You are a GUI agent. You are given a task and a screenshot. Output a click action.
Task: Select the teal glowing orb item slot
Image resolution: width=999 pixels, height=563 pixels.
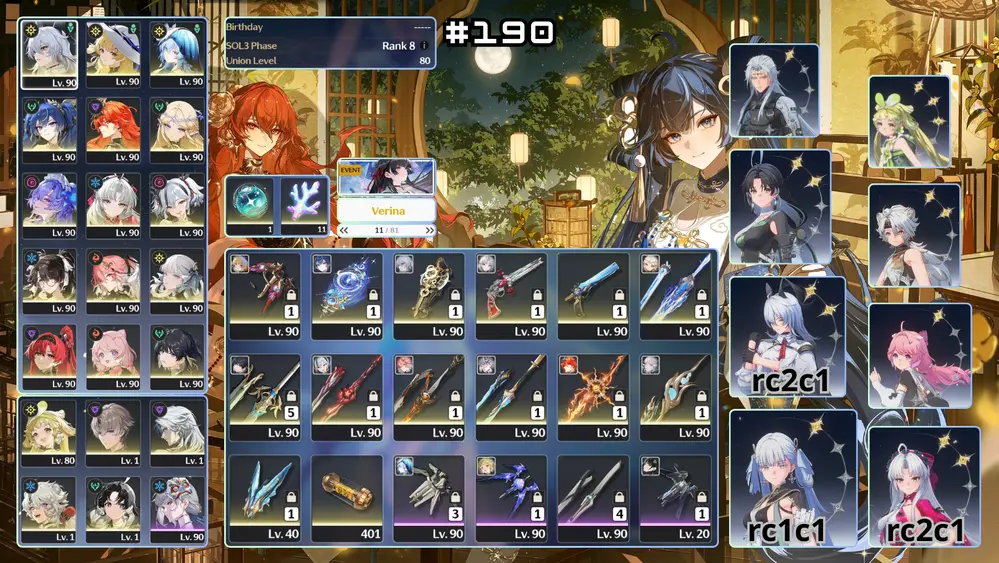pyautogui.click(x=251, y=205)
